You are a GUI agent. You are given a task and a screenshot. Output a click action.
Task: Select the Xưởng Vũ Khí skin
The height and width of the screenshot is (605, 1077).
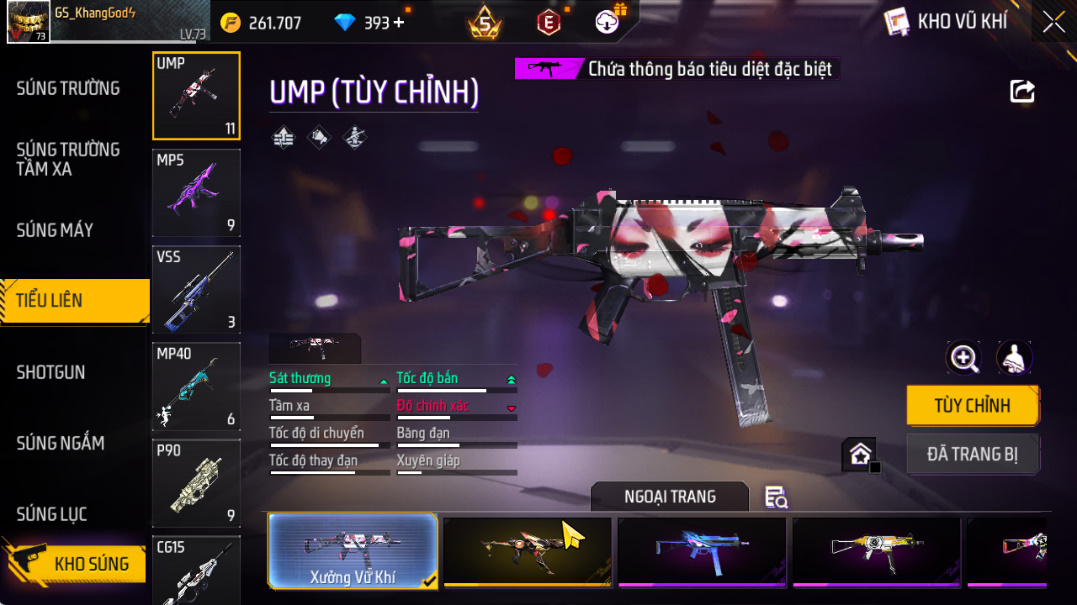(x=353, y=550)
